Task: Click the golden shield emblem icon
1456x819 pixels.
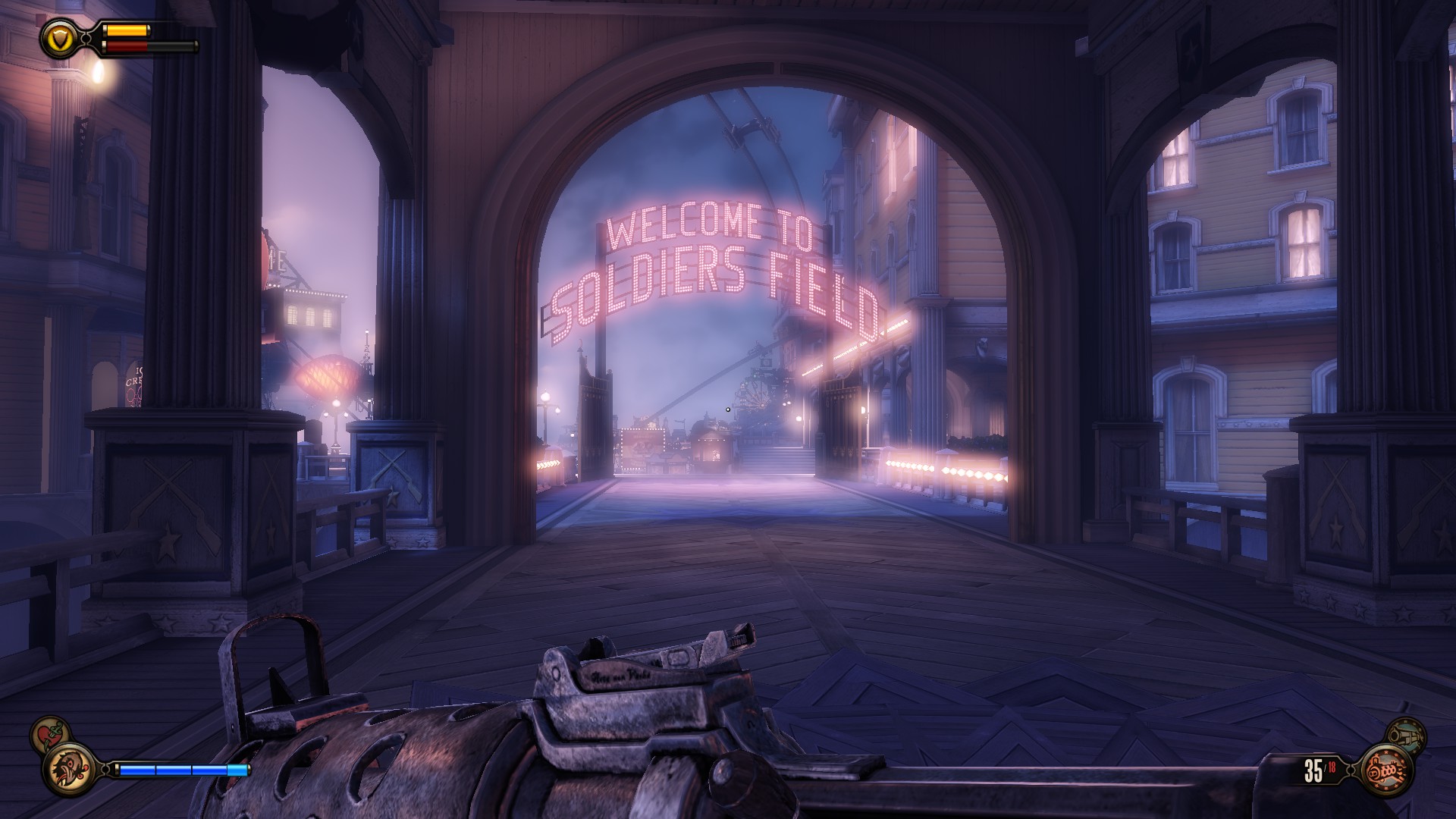Action: (58, 38)
